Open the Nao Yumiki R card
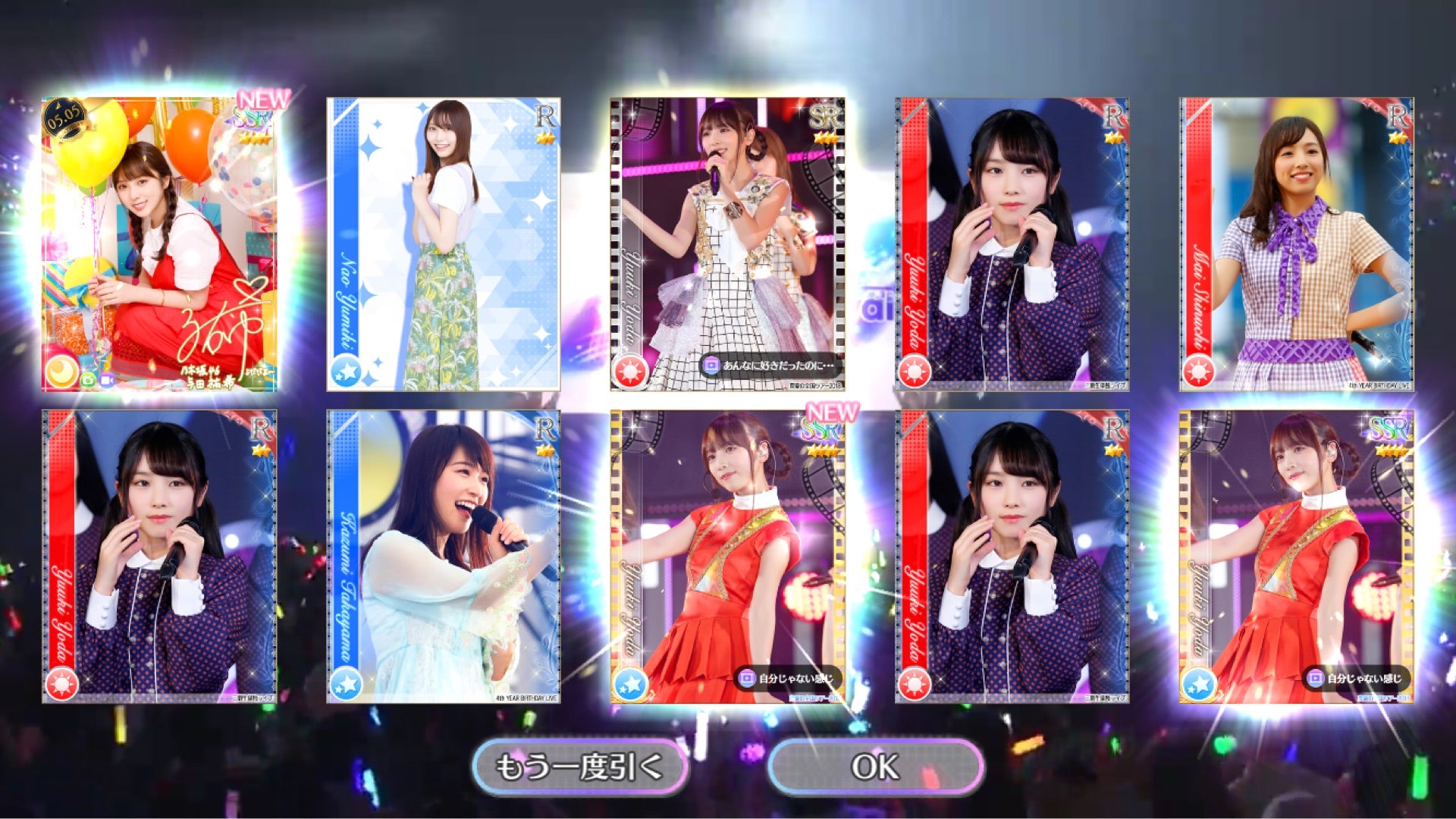1456x819 pixels. pos(444,244)
